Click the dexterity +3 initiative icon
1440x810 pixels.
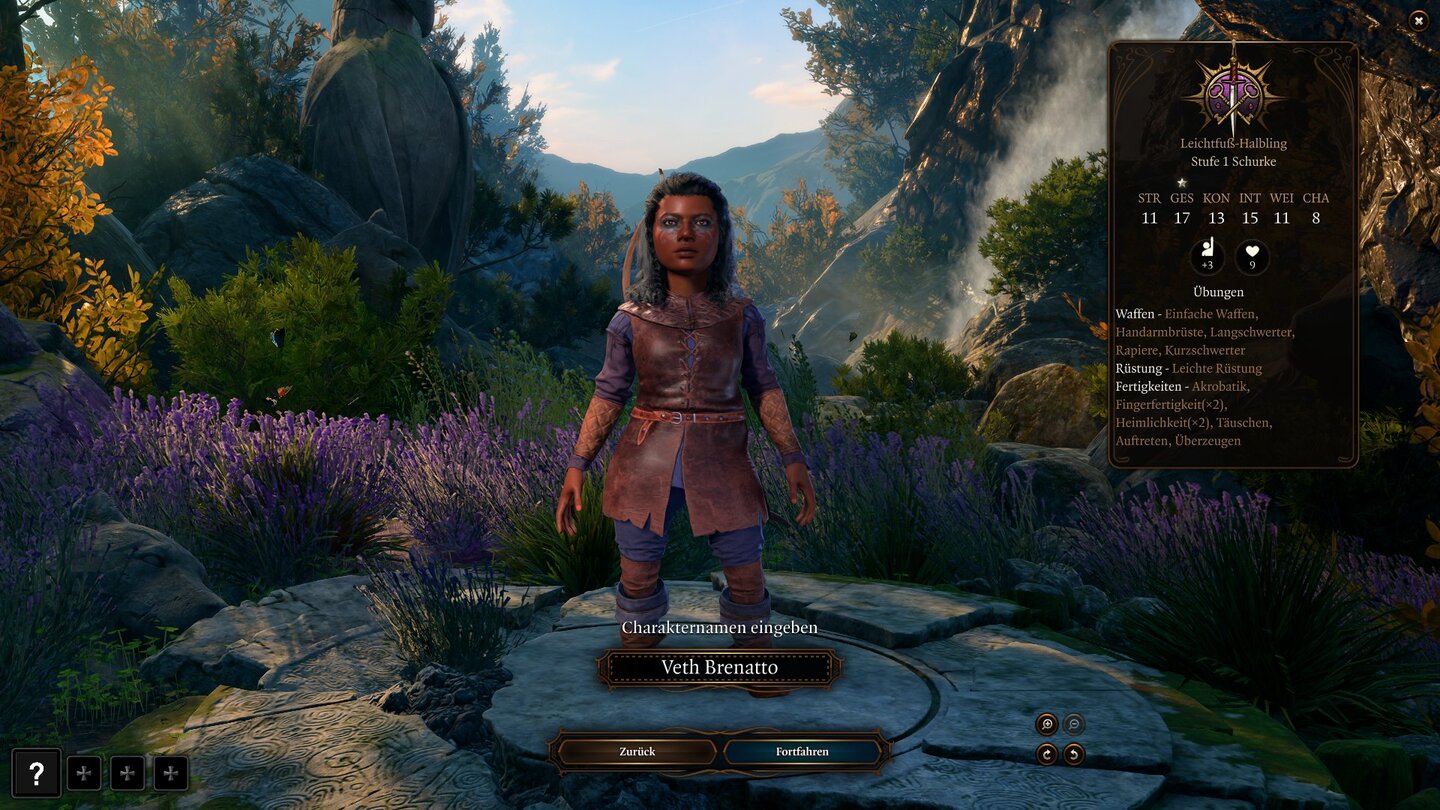point(1207,257)
